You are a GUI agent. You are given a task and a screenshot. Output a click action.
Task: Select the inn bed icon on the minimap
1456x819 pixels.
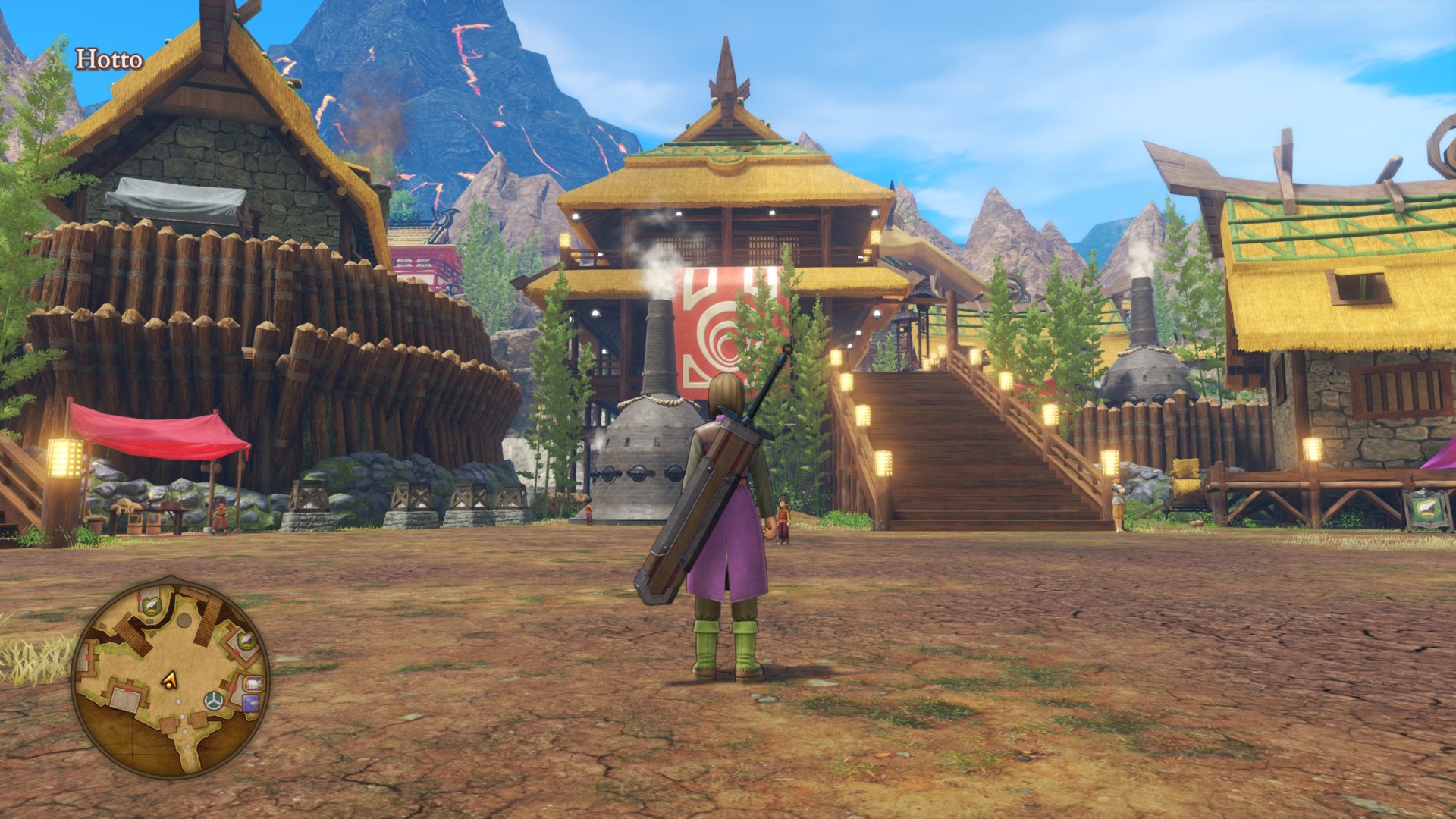(x=255, y=684)
